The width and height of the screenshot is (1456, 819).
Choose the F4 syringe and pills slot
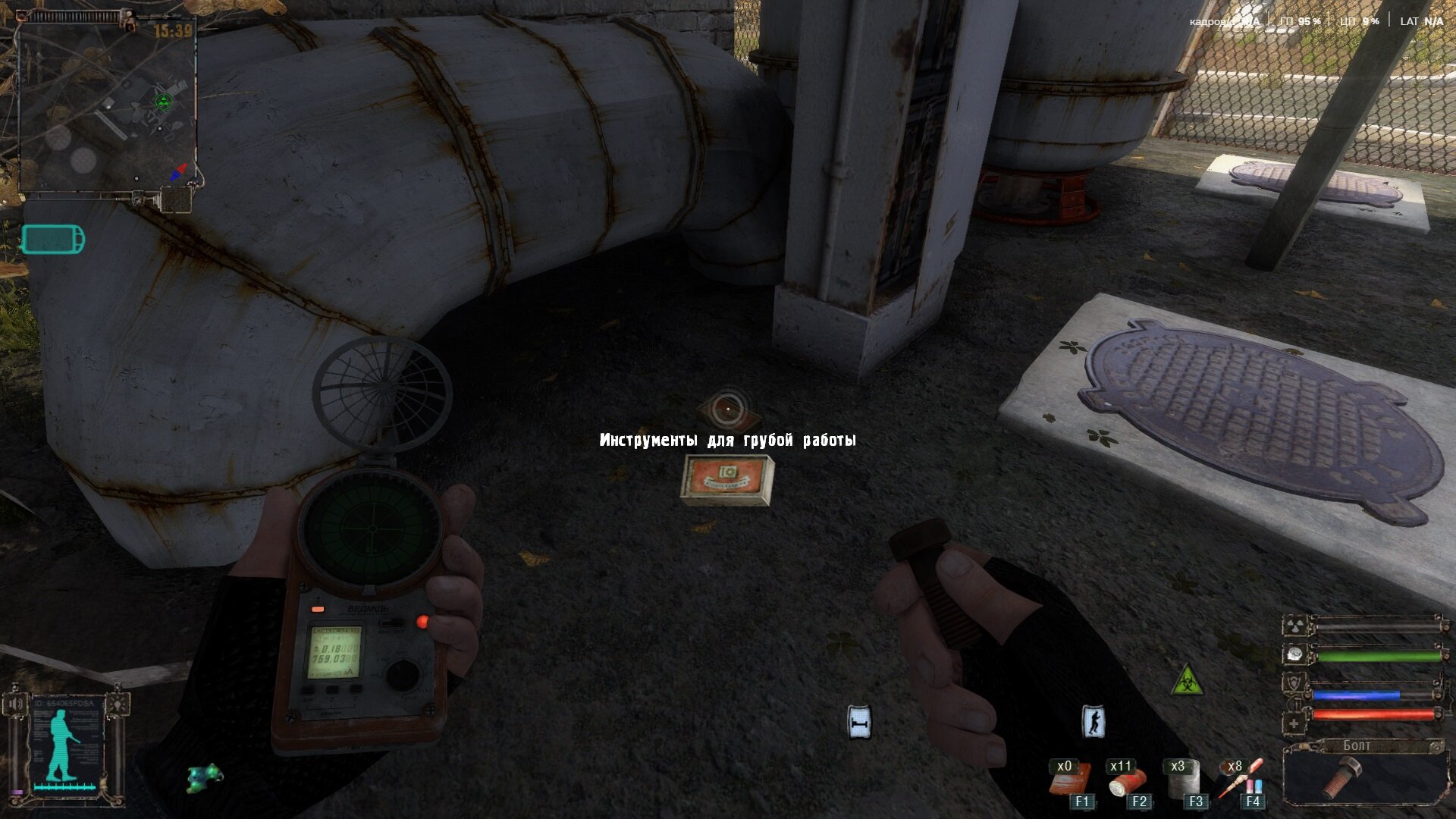click(x=1239, y=780)
